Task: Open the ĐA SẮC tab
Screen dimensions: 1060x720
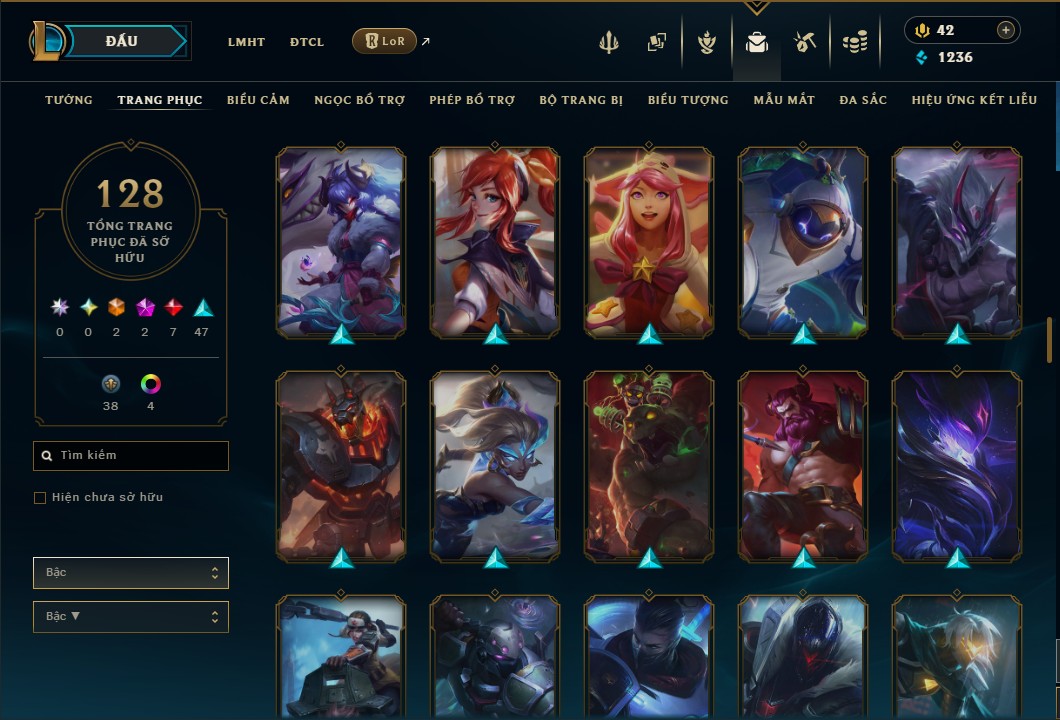Action: pos(863,100)
